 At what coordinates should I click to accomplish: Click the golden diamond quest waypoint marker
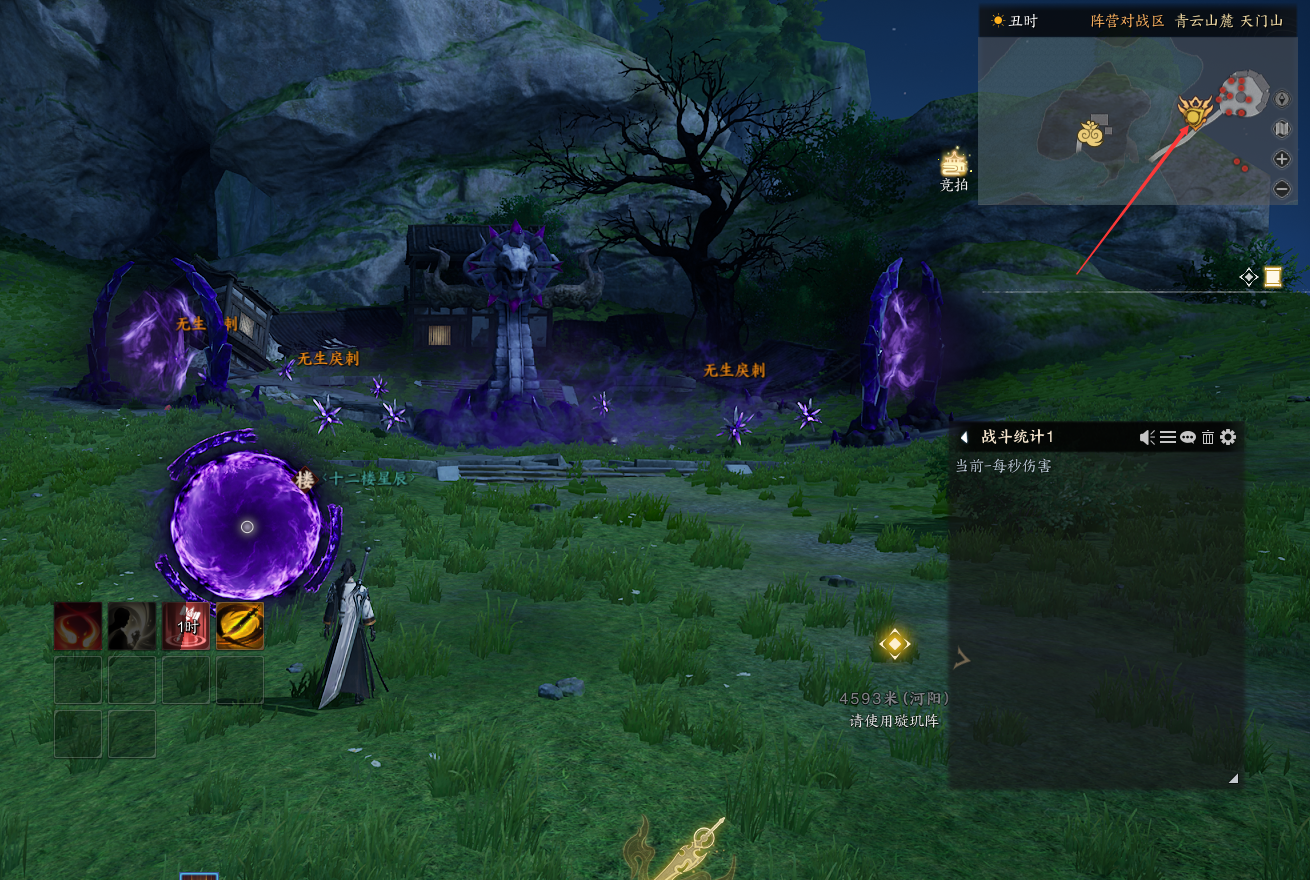894,644
